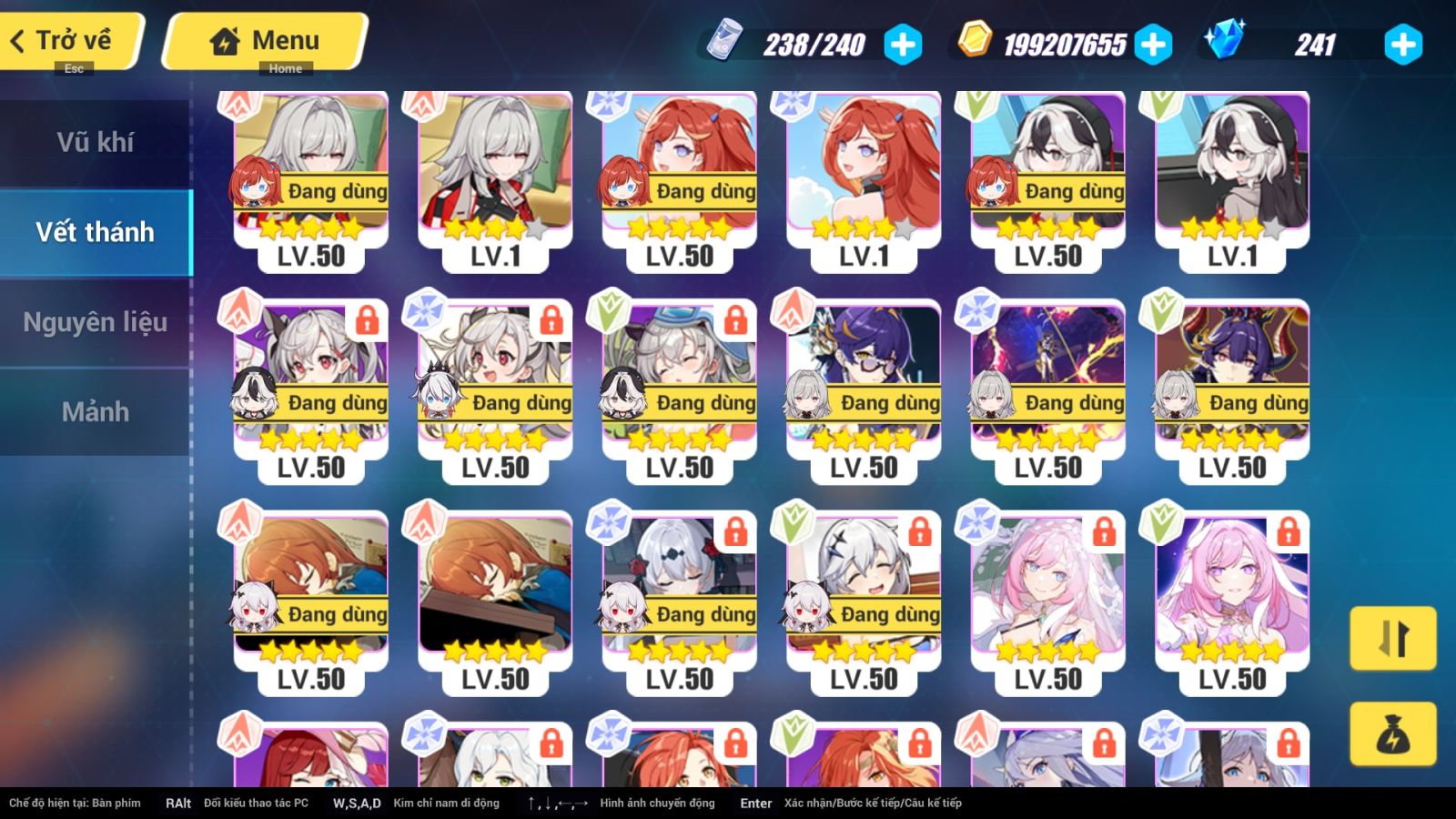Image resolution: width=1456 pixels, height=819 pixels.
Task: Open coin top-up via plus icon
Action: (1156, 44)
